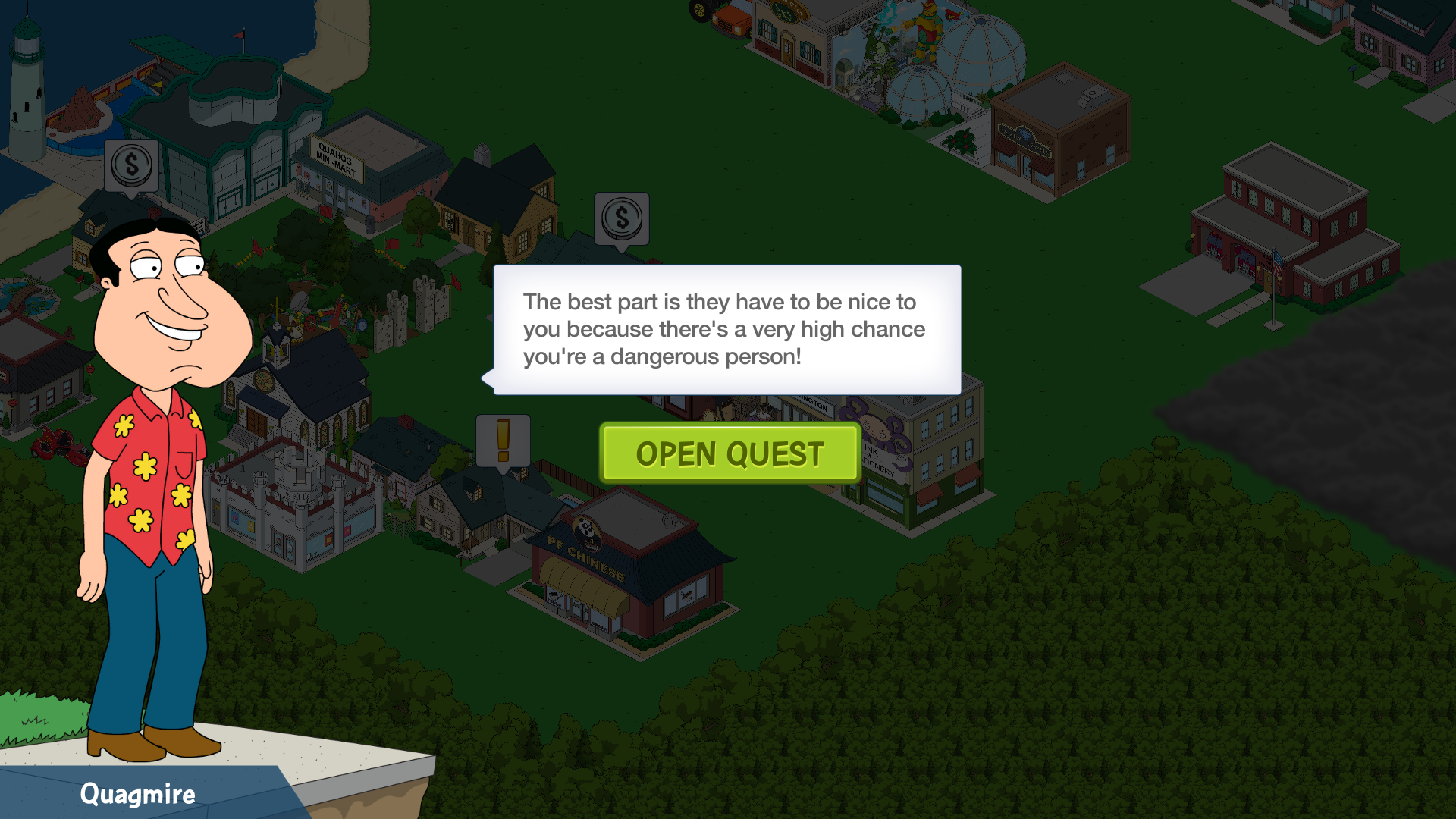Screen dimensions: 1456x819
Task: Collect the dollar coin above the house
Action: click(622, 218)
